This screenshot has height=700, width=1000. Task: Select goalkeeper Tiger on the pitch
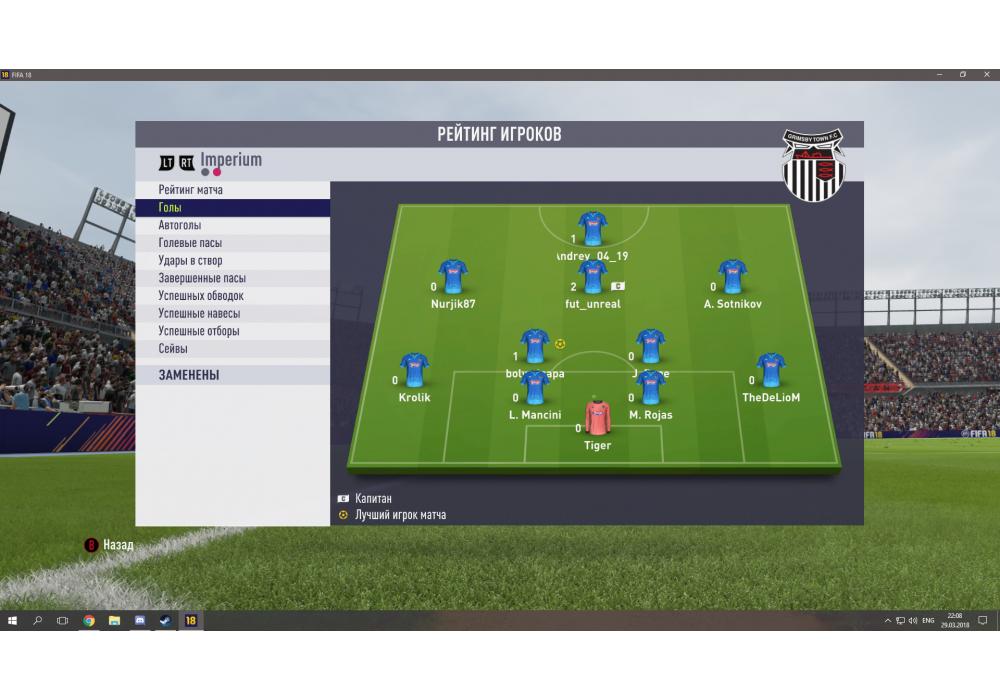click(597, 418)
